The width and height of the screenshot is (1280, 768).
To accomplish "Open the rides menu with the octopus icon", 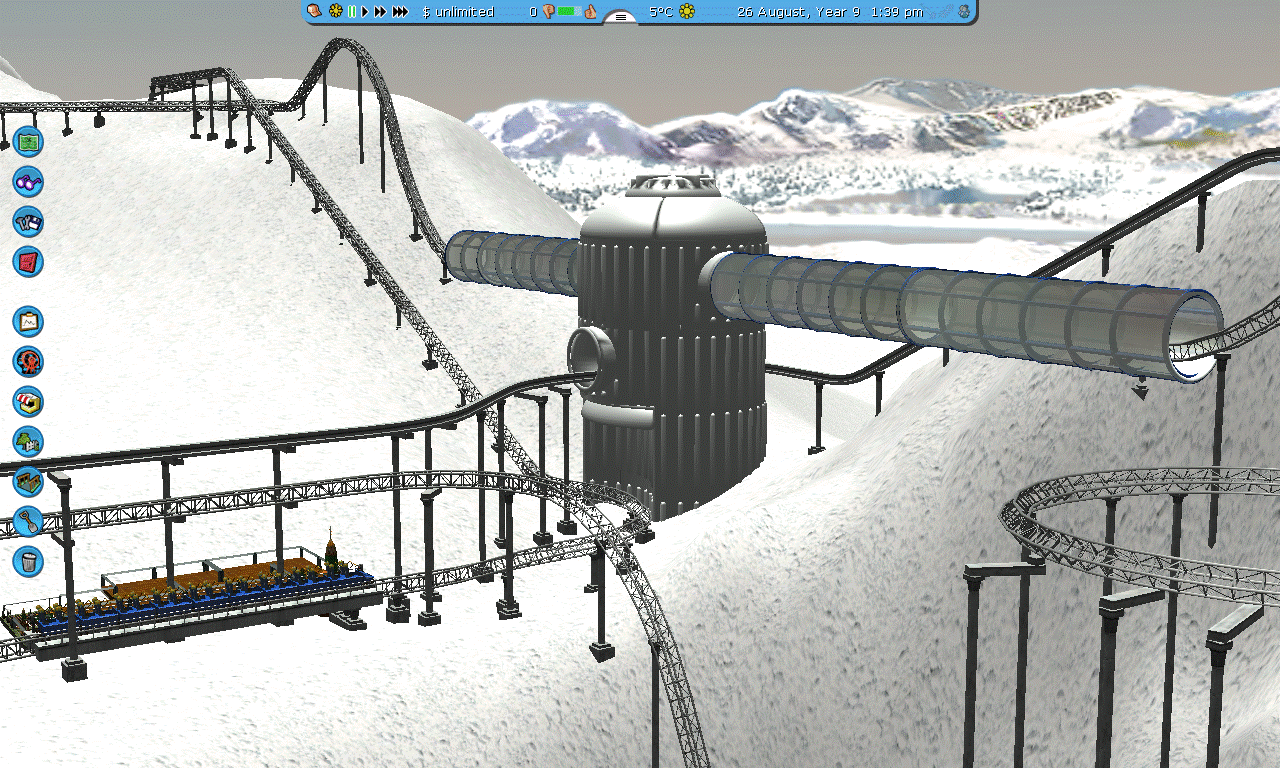I will tap(28, 361).
